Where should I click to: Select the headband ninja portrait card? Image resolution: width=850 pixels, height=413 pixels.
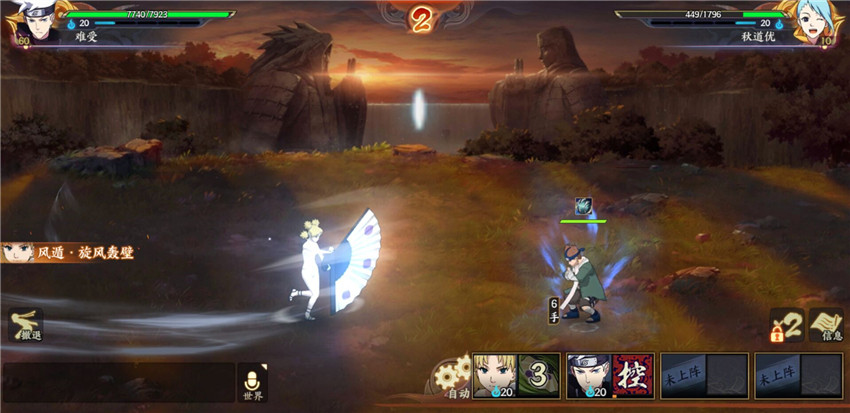pyautogui.click(x=587, y=374)
